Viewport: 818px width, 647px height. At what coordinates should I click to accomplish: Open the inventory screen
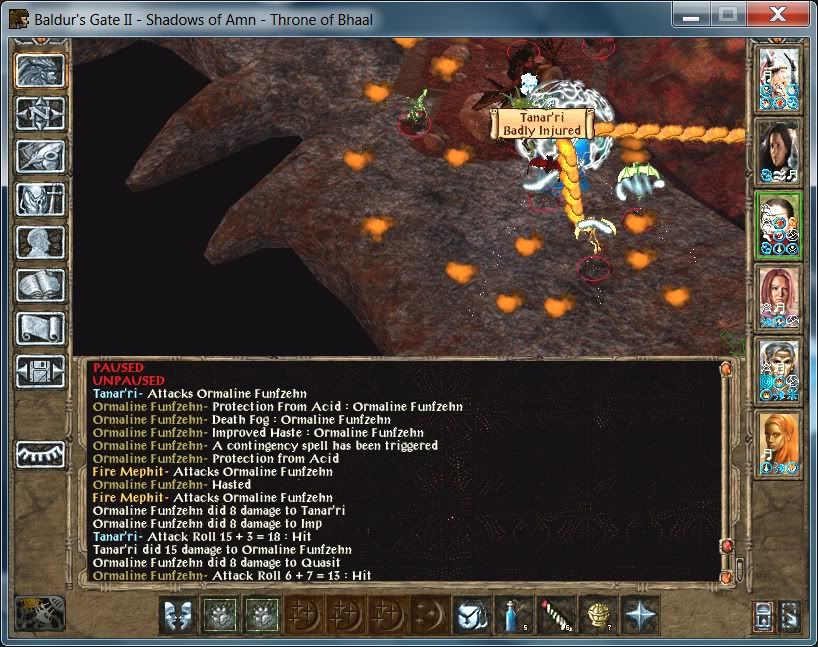[41, 199]
